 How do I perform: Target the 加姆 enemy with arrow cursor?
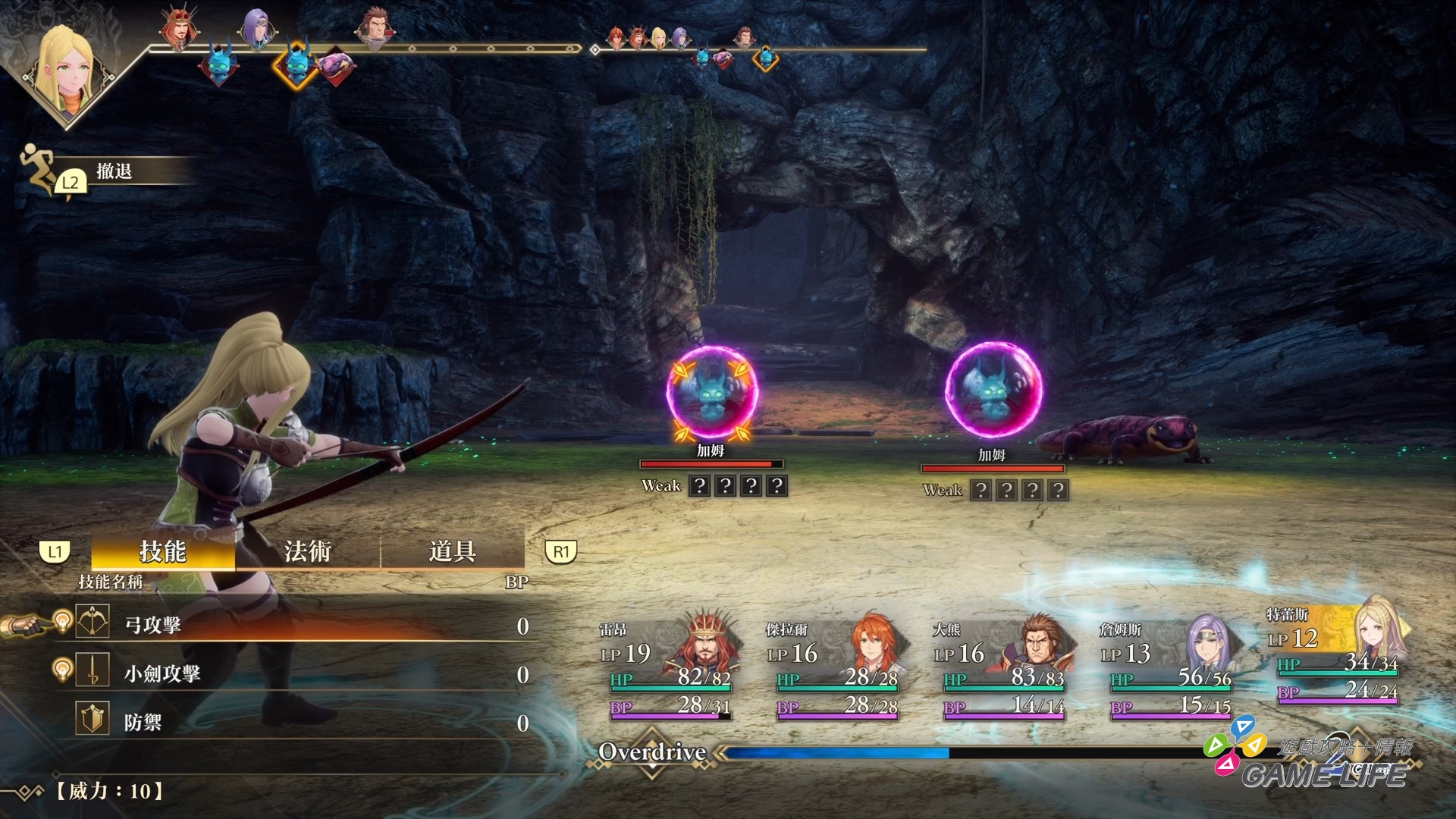[x=711, y=393]
